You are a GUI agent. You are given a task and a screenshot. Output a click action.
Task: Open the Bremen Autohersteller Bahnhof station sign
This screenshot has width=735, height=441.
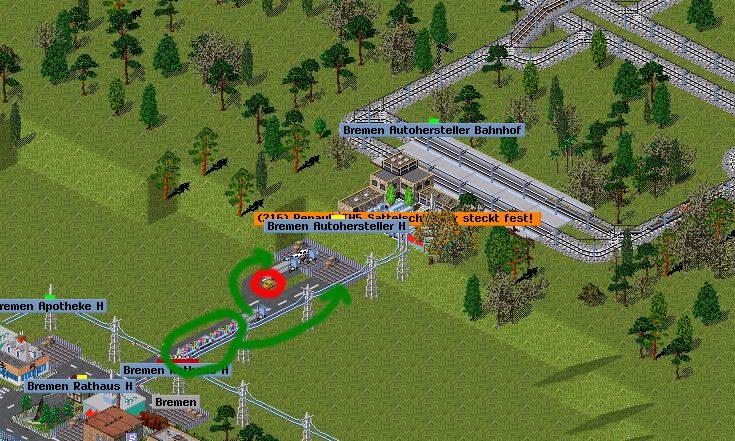click(431, 130)
